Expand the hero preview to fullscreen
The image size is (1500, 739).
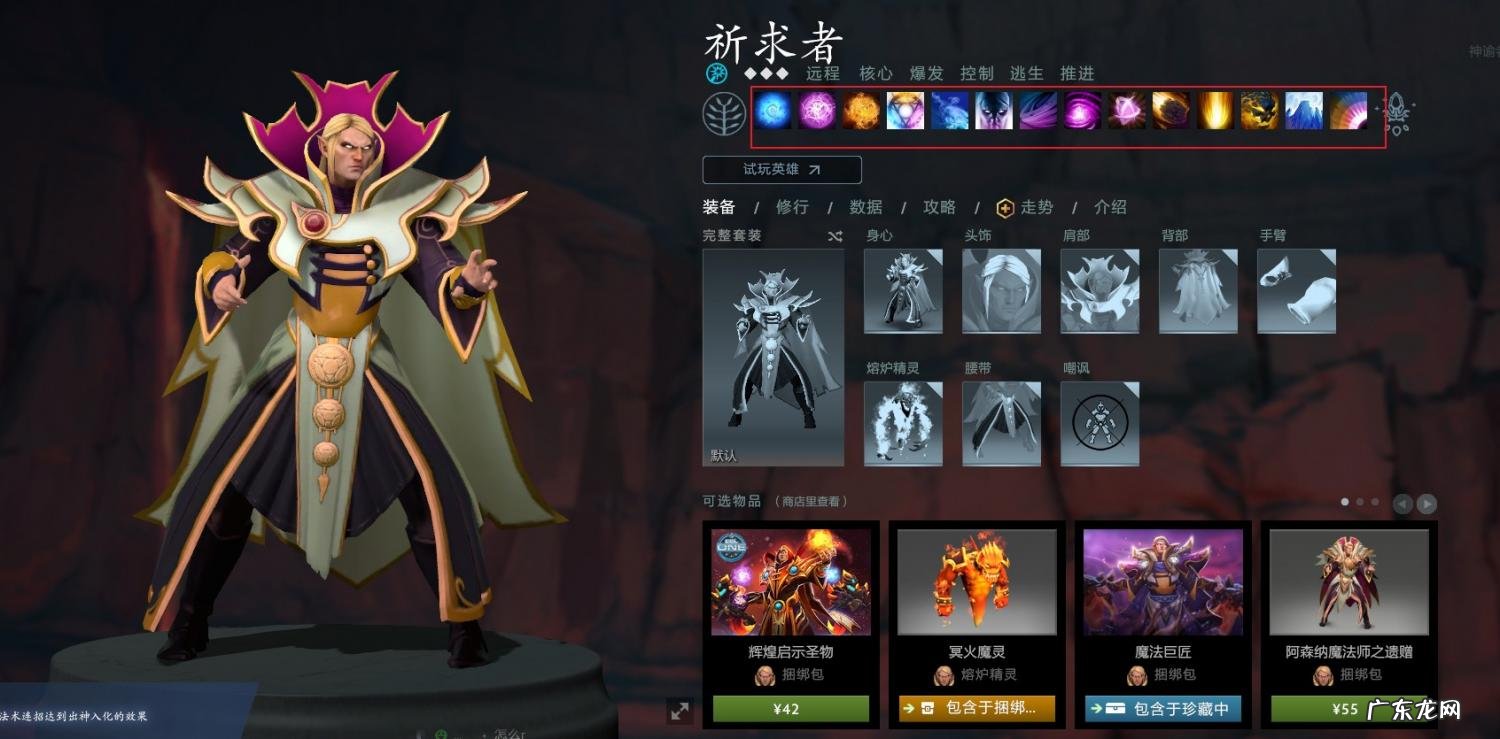pos(681,713)
